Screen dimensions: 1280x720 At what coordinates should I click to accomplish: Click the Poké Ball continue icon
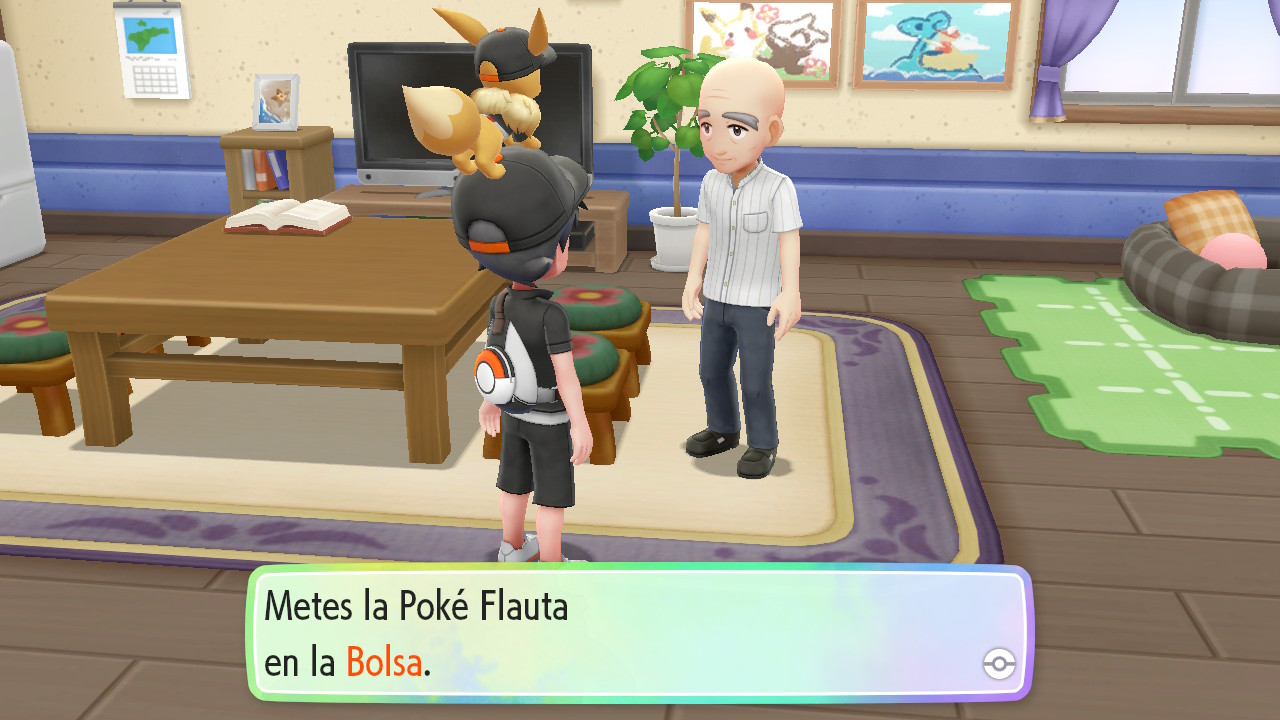tap(999, 663)
